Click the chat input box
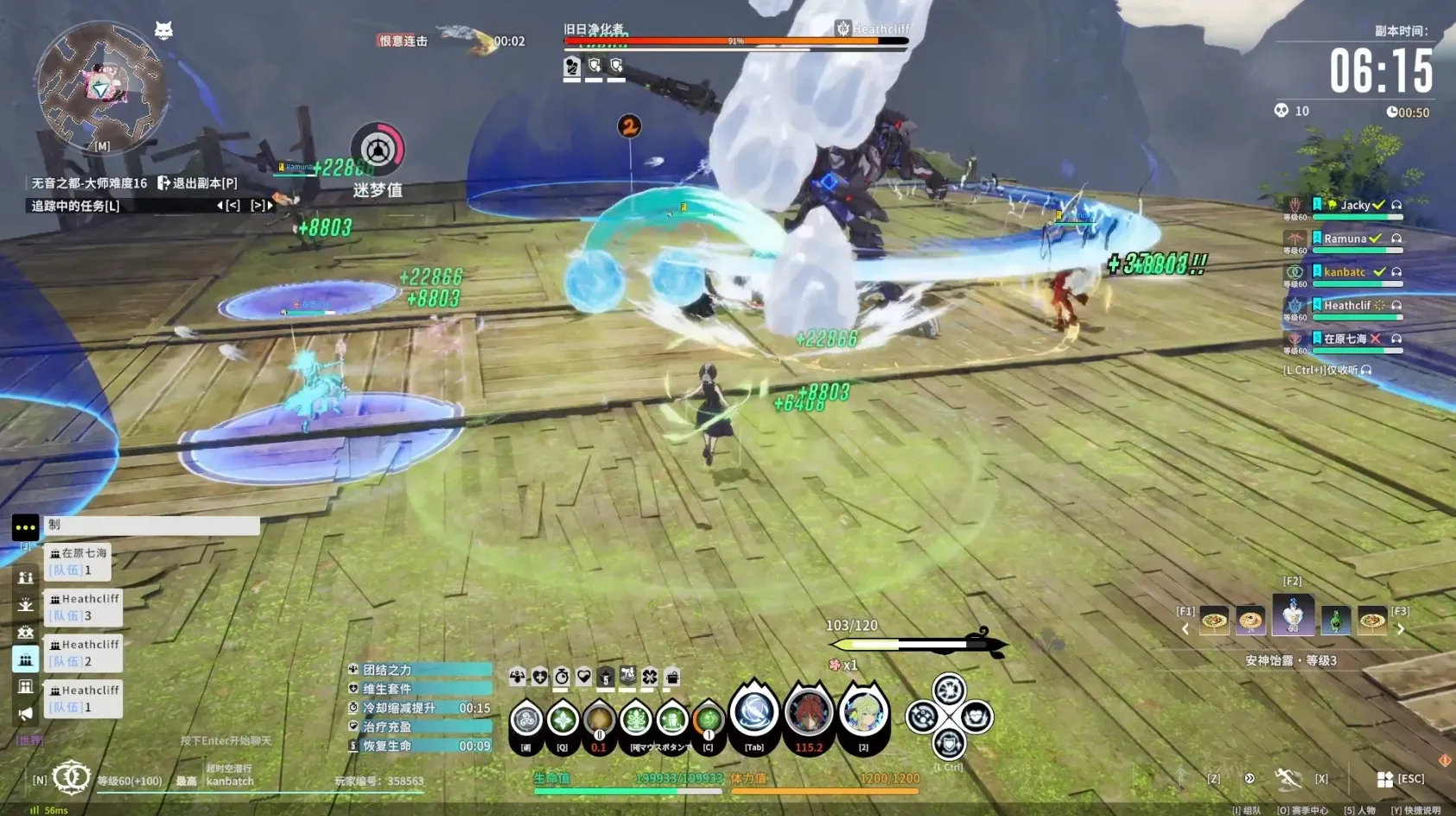This screenshot has height=816, width=1456. point(152,525)
